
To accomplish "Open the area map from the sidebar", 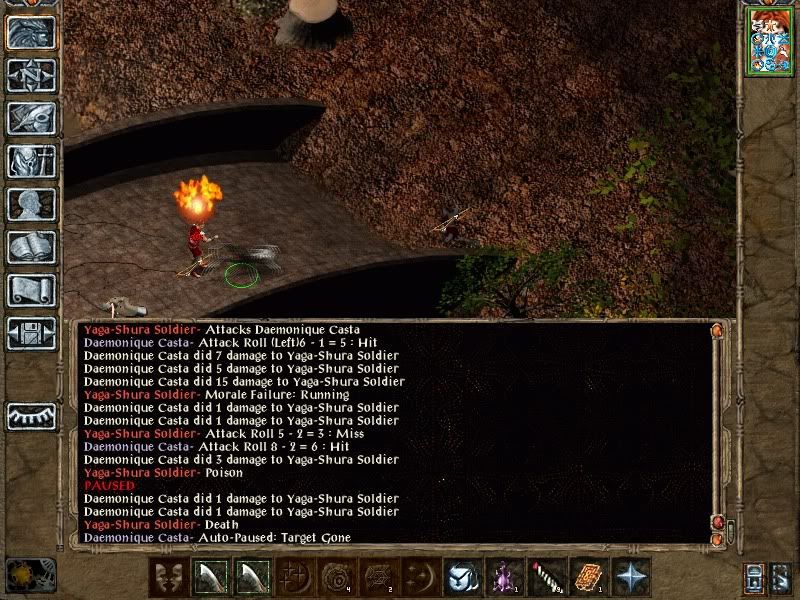I will tap(31, 75).
